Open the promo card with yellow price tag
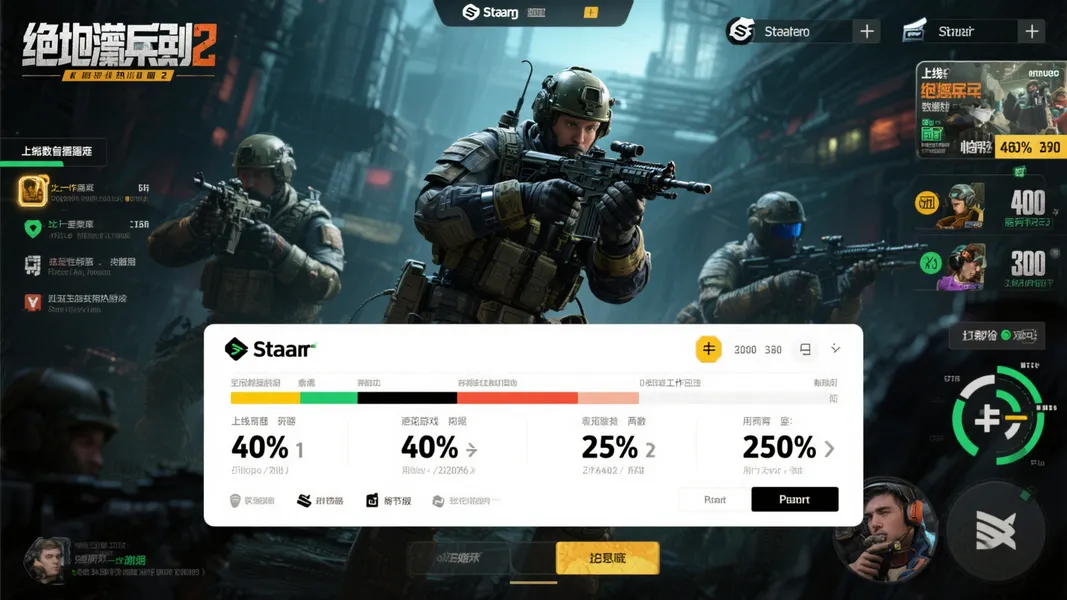Viewport: 1067px width, 600px height. [x=990, y=110]
